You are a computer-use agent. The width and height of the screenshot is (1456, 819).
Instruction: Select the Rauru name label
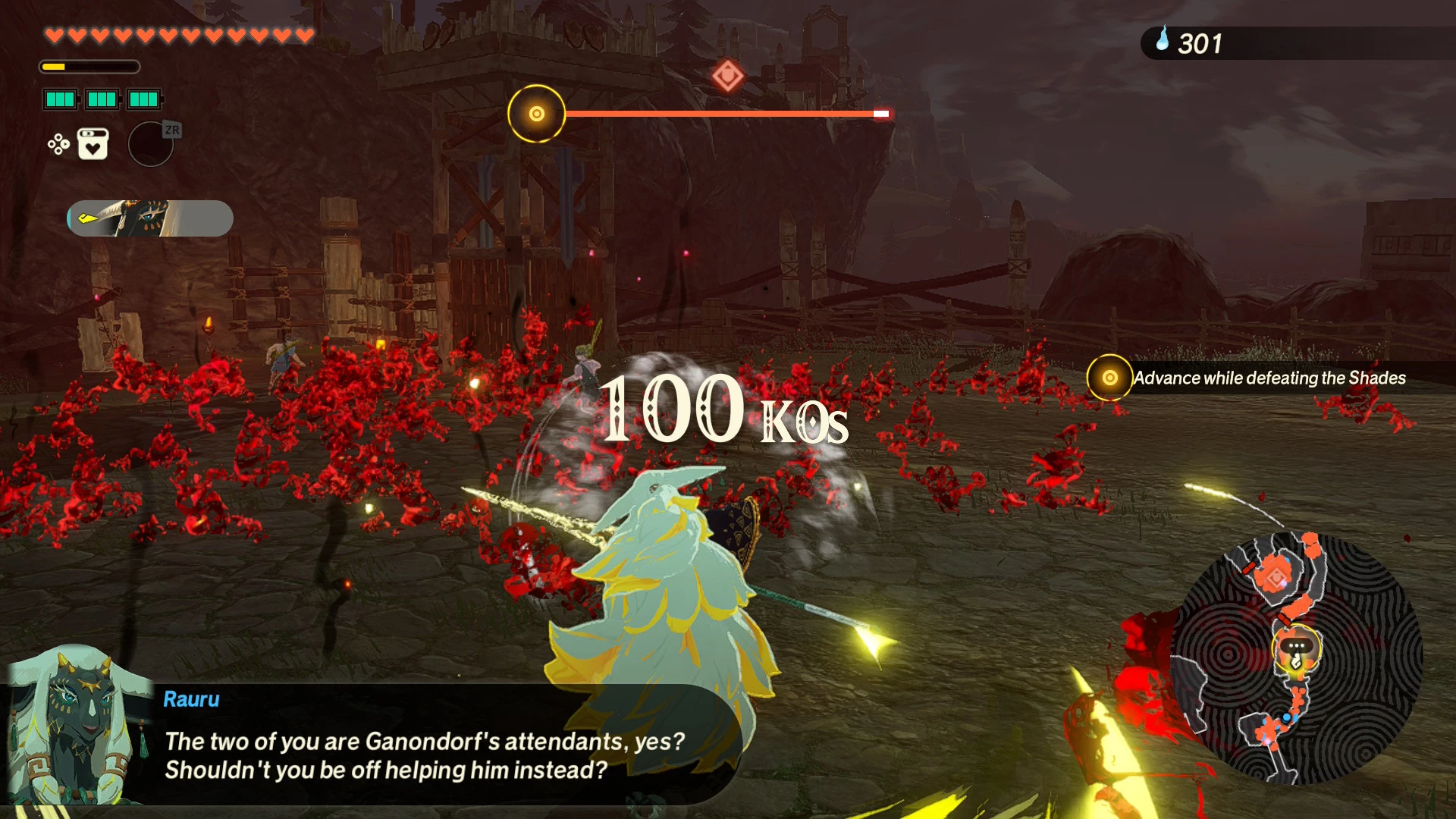(x=190, y=699)
